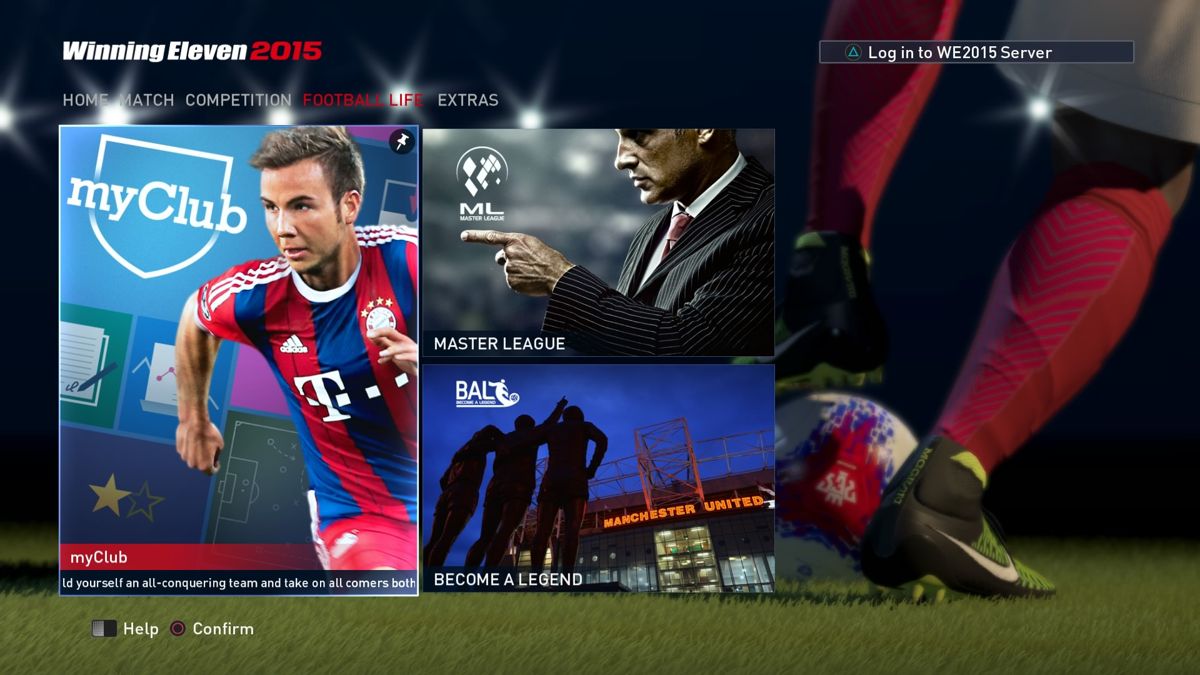1200x675 pixels.
Task: Switch to the HOME tab
Action: click(x=85, y=100)
